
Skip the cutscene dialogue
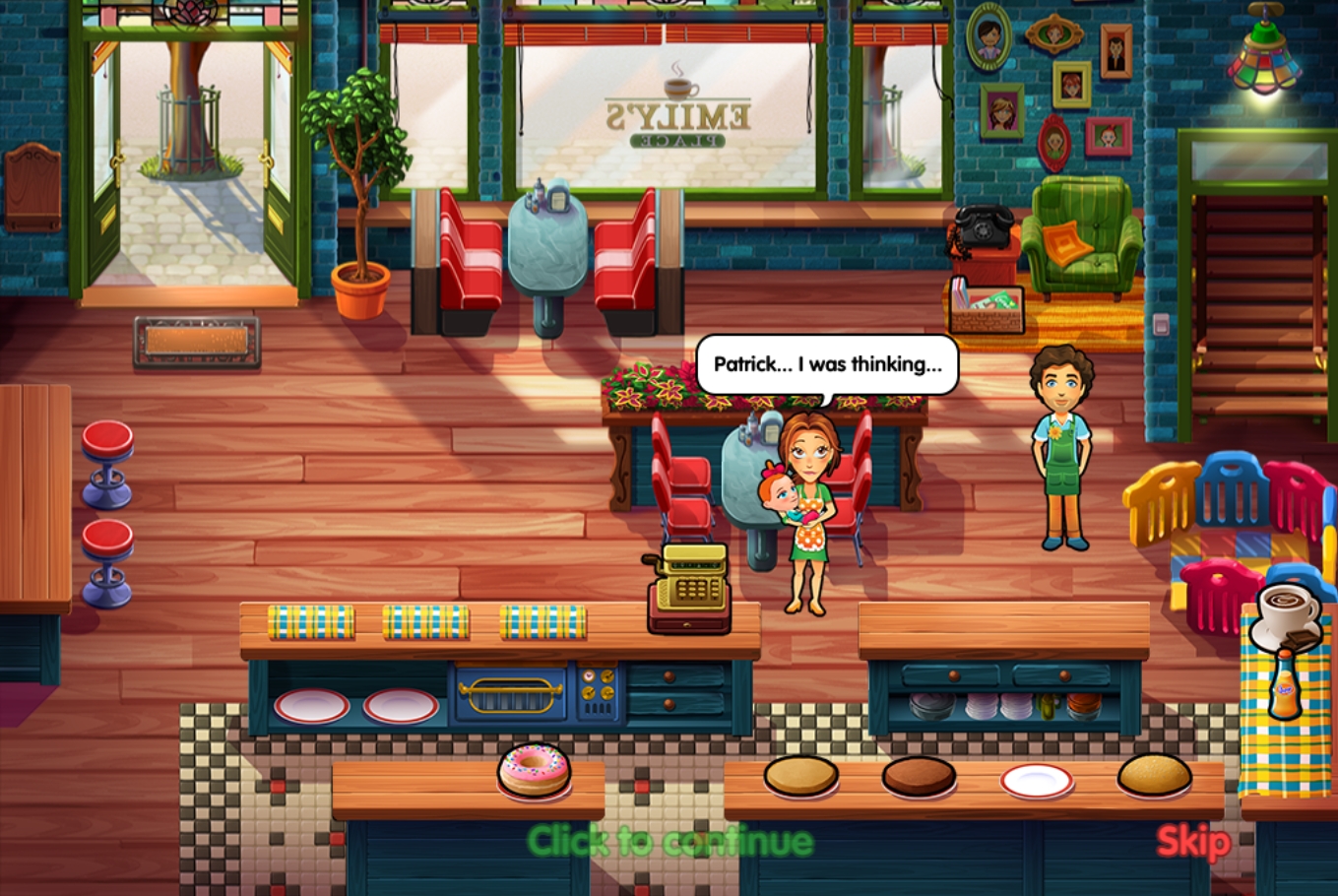[x=1192, y=842]
